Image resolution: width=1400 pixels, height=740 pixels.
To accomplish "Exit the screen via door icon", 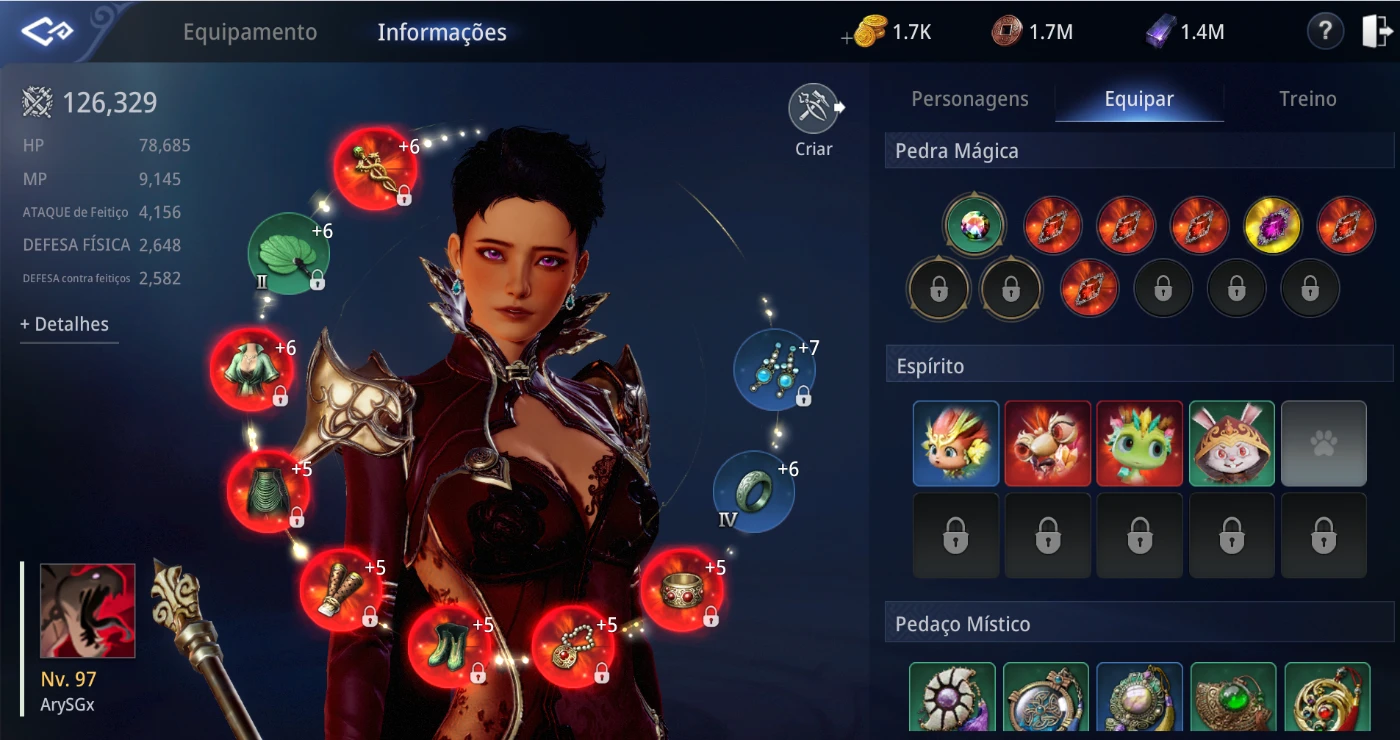I will pos(1376,32).
